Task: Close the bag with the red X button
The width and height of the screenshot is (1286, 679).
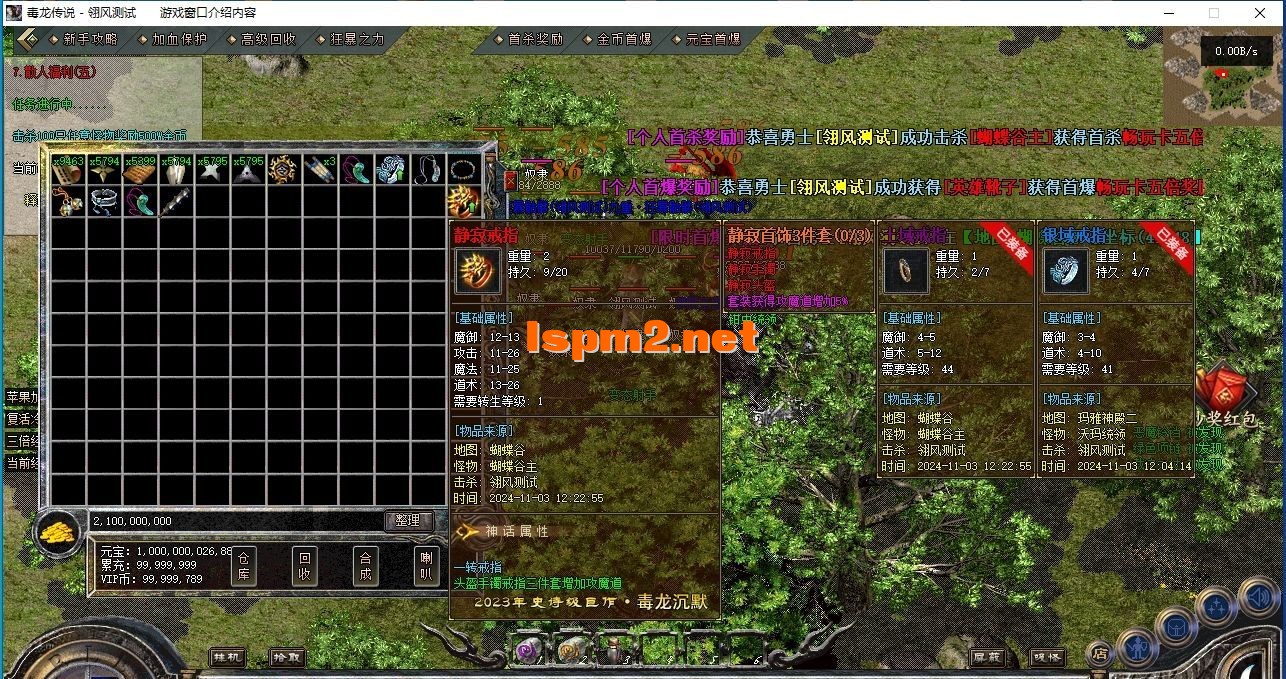Action: point(511,181)
